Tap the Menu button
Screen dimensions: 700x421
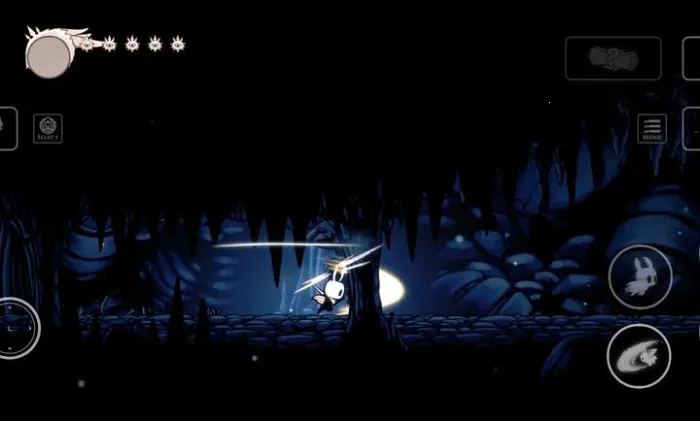(x=651, y=129)
